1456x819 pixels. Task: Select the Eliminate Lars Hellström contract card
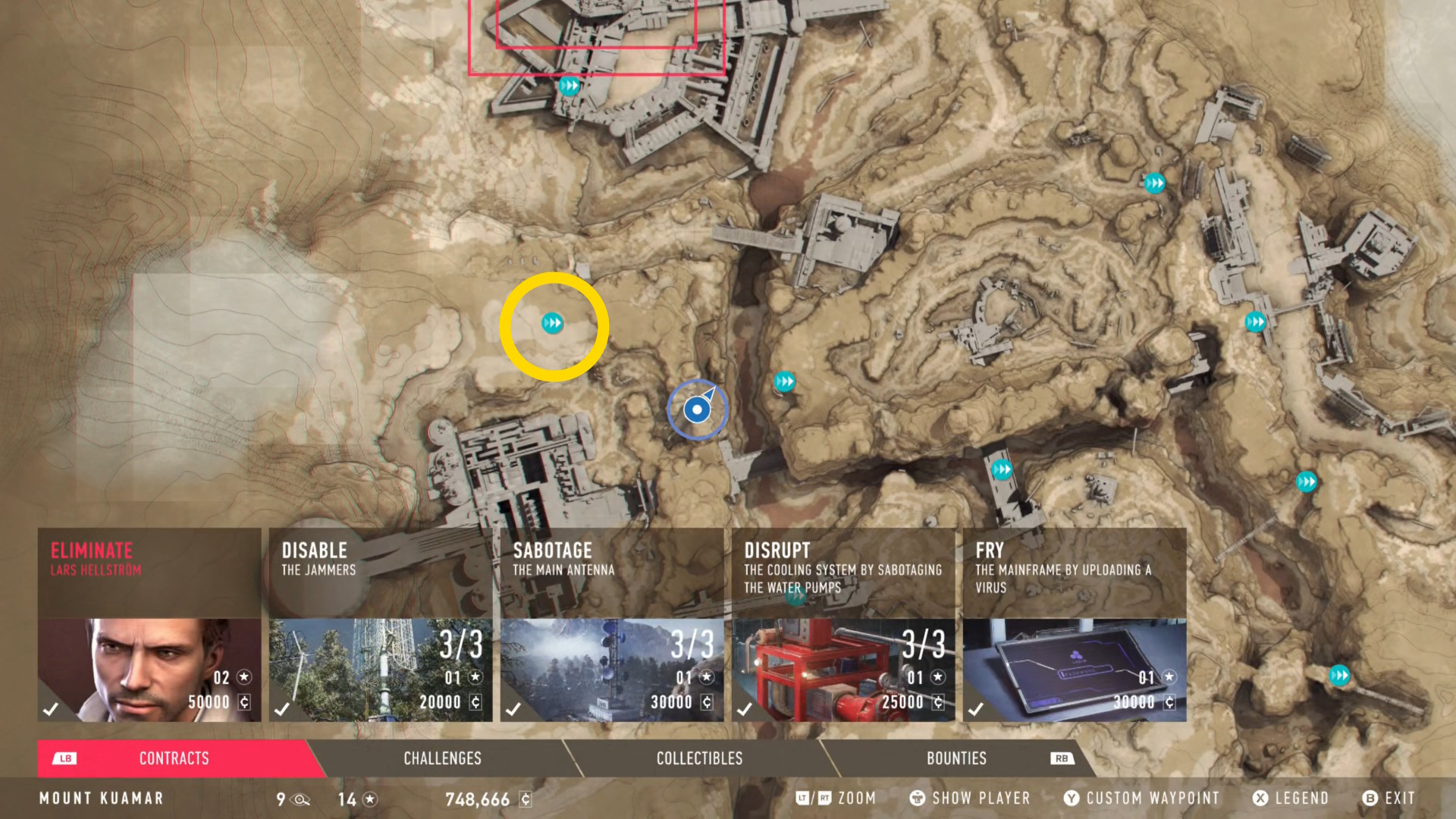[149, 625]
